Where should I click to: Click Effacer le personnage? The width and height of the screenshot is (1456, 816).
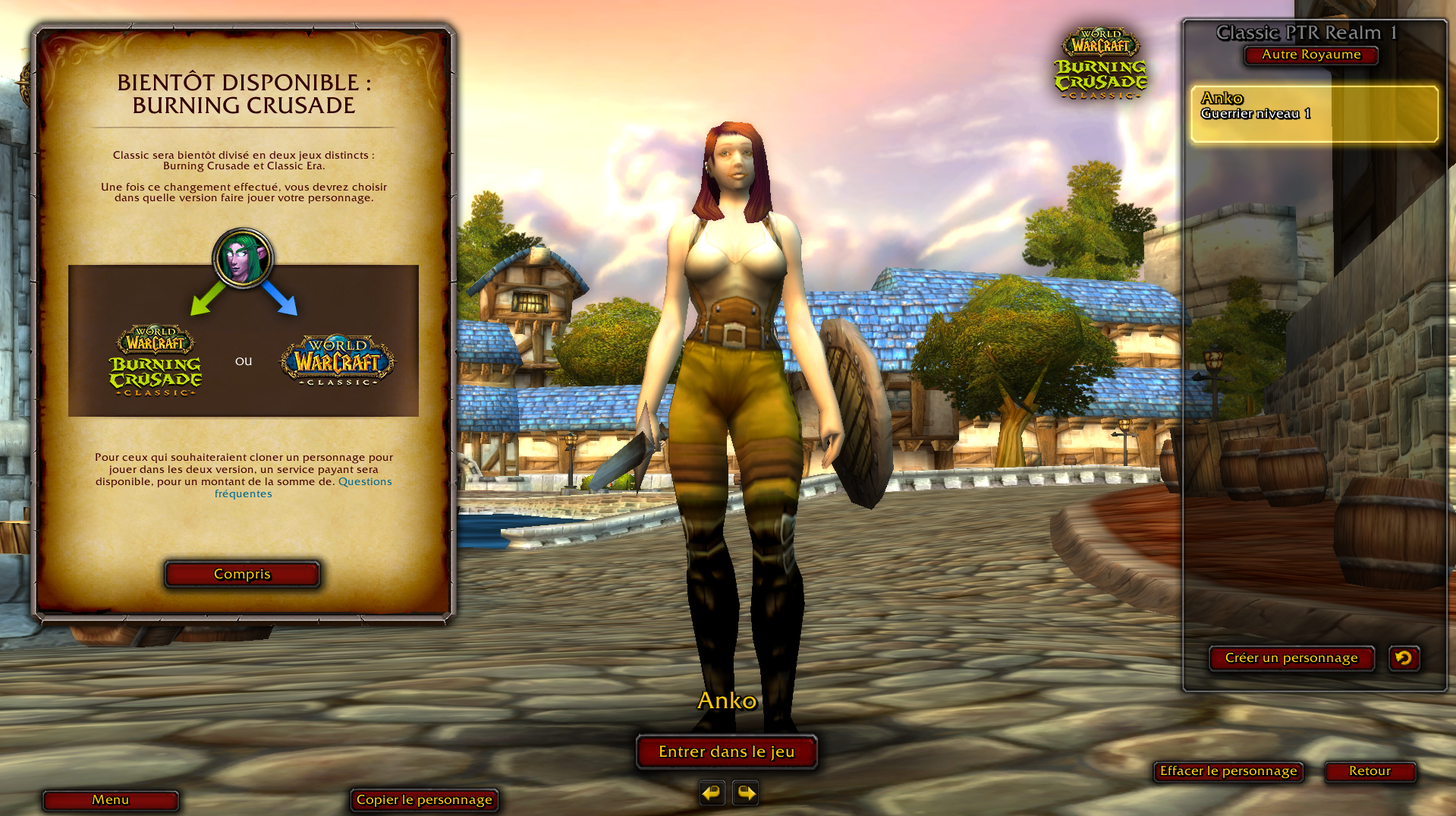pyautogui.click(x=1228, y=771)
